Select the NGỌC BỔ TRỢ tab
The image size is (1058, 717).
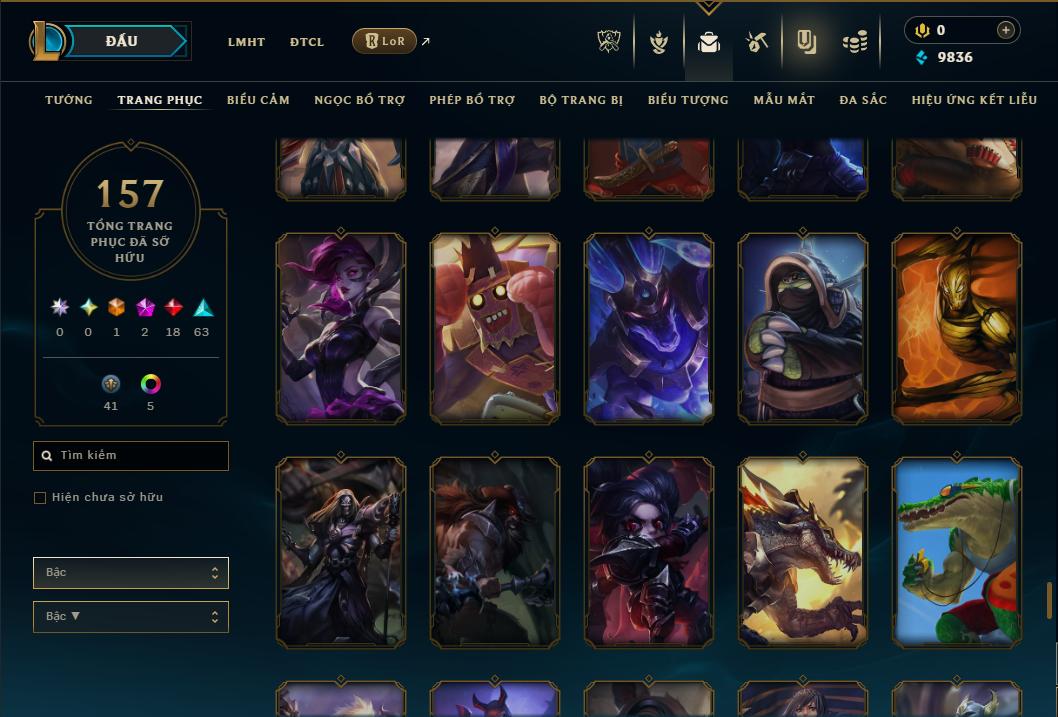point(359,100)
